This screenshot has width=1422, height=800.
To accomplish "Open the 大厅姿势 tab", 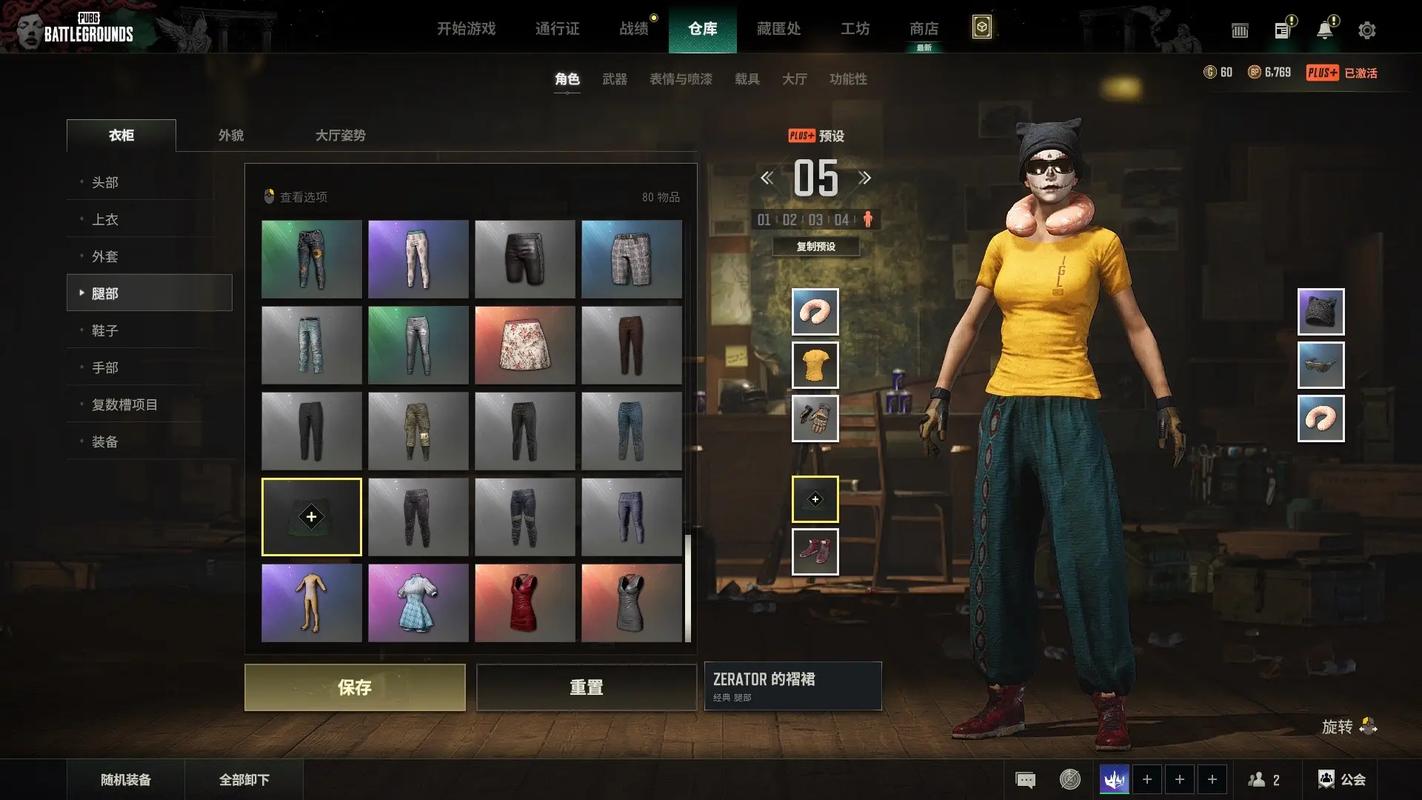I will click(x=340, y=135).
